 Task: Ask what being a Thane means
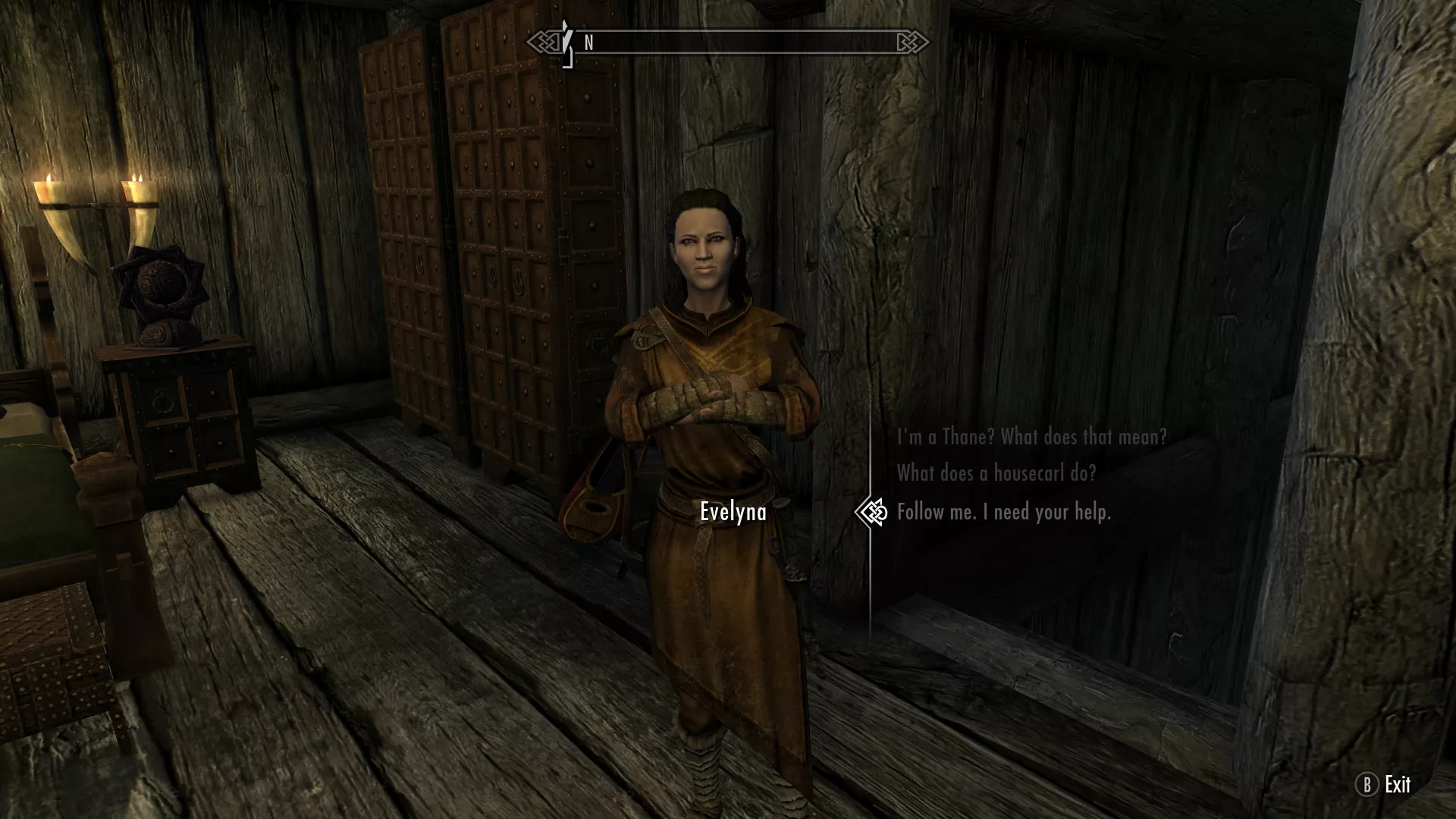coord(1031,437)
